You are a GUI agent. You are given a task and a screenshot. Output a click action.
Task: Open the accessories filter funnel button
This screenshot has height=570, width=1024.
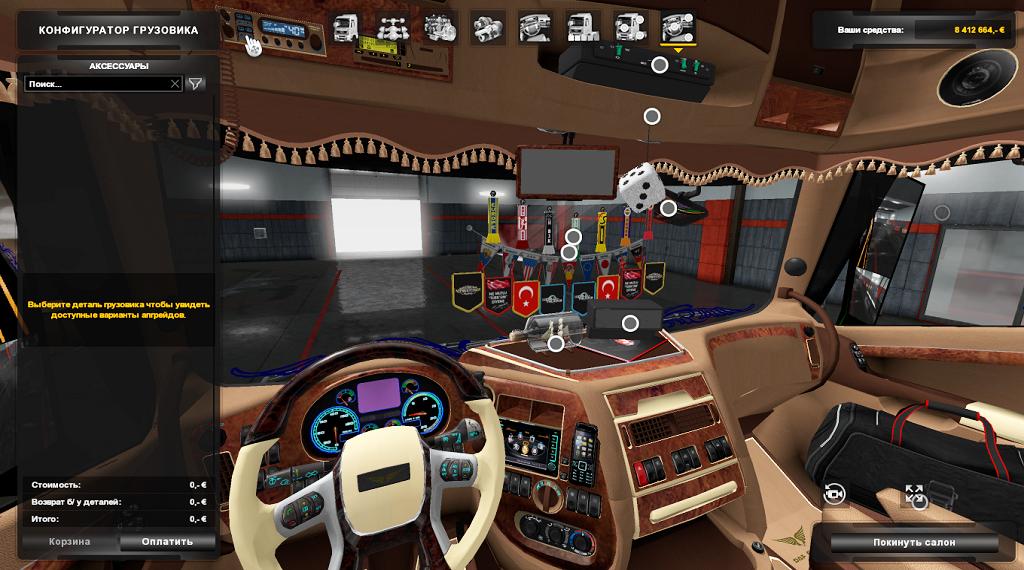click(x=196, y=84)
